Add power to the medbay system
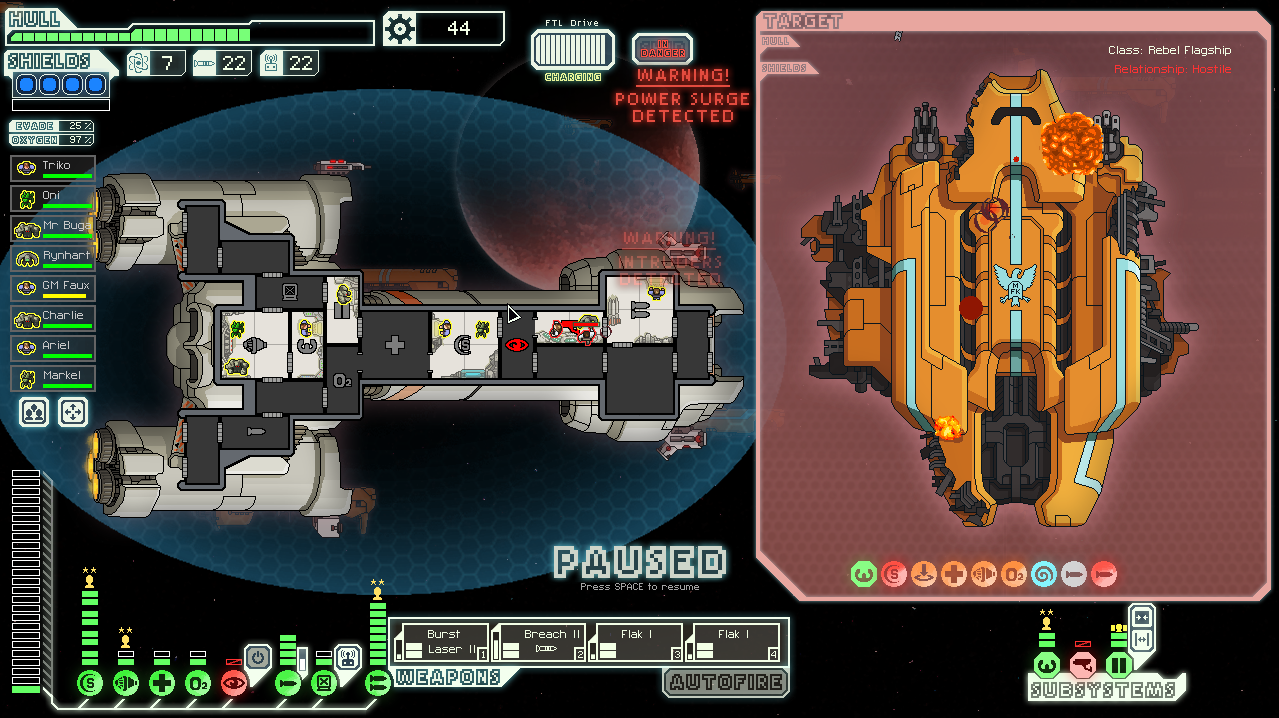 pos(162,684)
